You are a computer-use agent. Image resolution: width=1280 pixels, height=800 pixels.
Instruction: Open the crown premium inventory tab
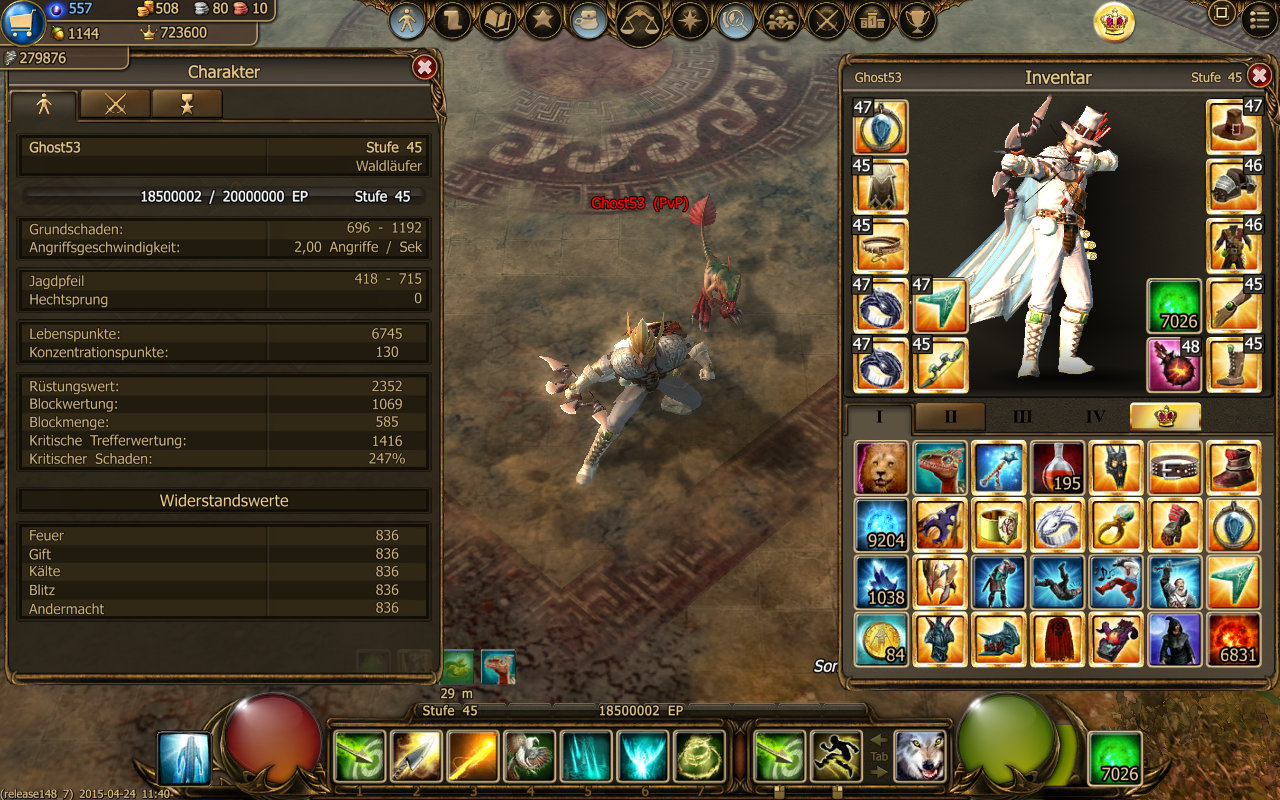1165,417
